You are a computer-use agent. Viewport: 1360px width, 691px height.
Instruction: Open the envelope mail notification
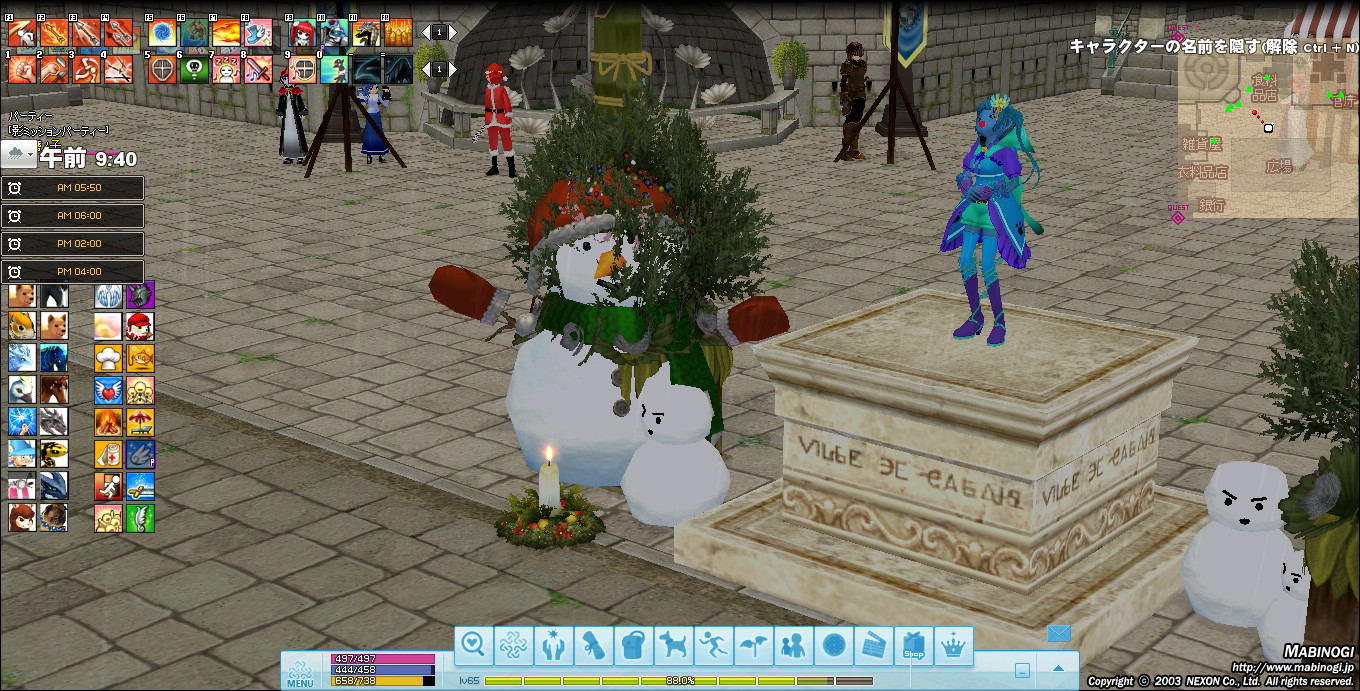click(x=1059, y=633)
